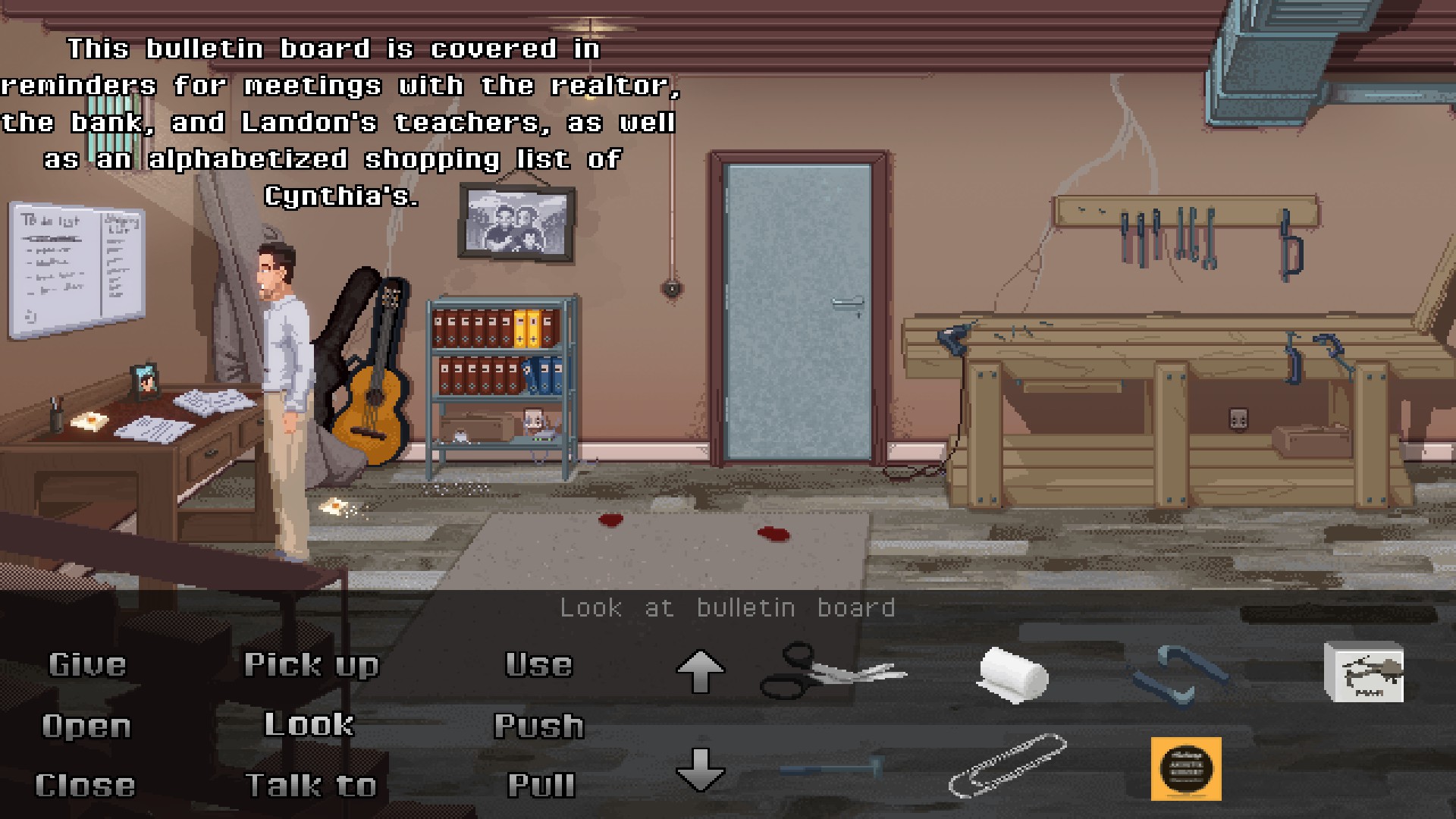Select the Push verb

pos(539,726)
